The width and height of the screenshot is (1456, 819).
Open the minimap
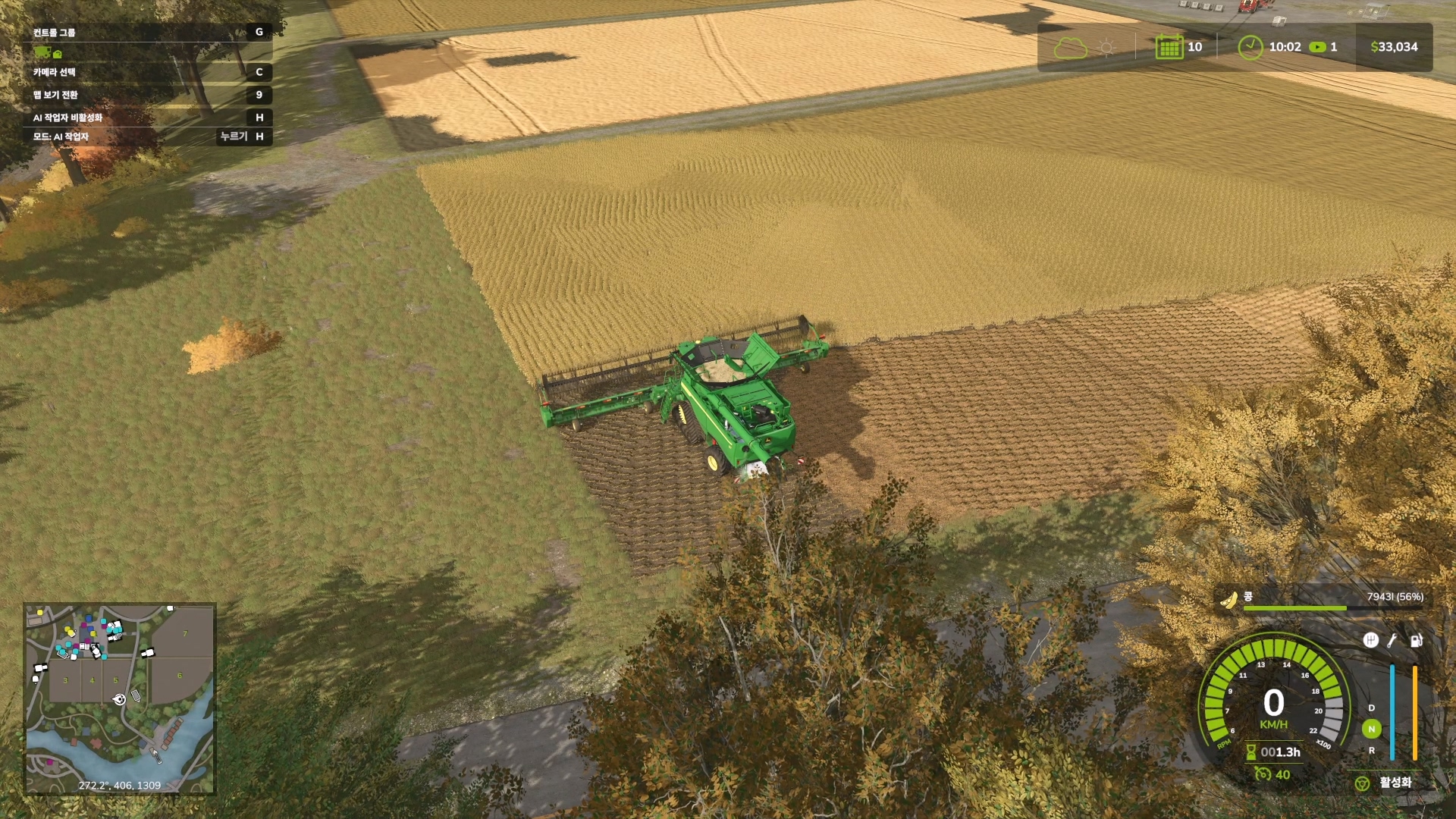click(x=120, y=698)
